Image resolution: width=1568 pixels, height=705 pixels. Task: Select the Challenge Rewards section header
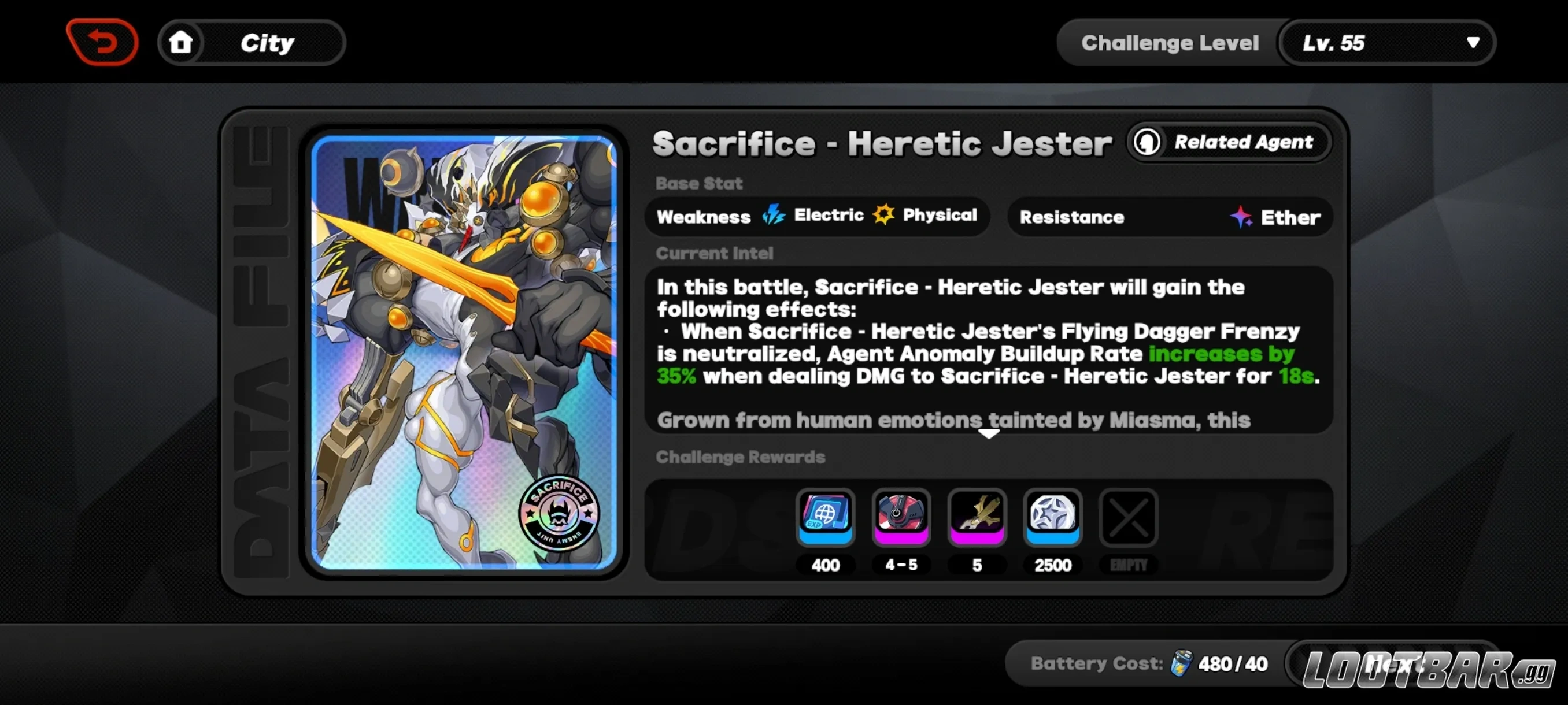(x=740, y=458)
